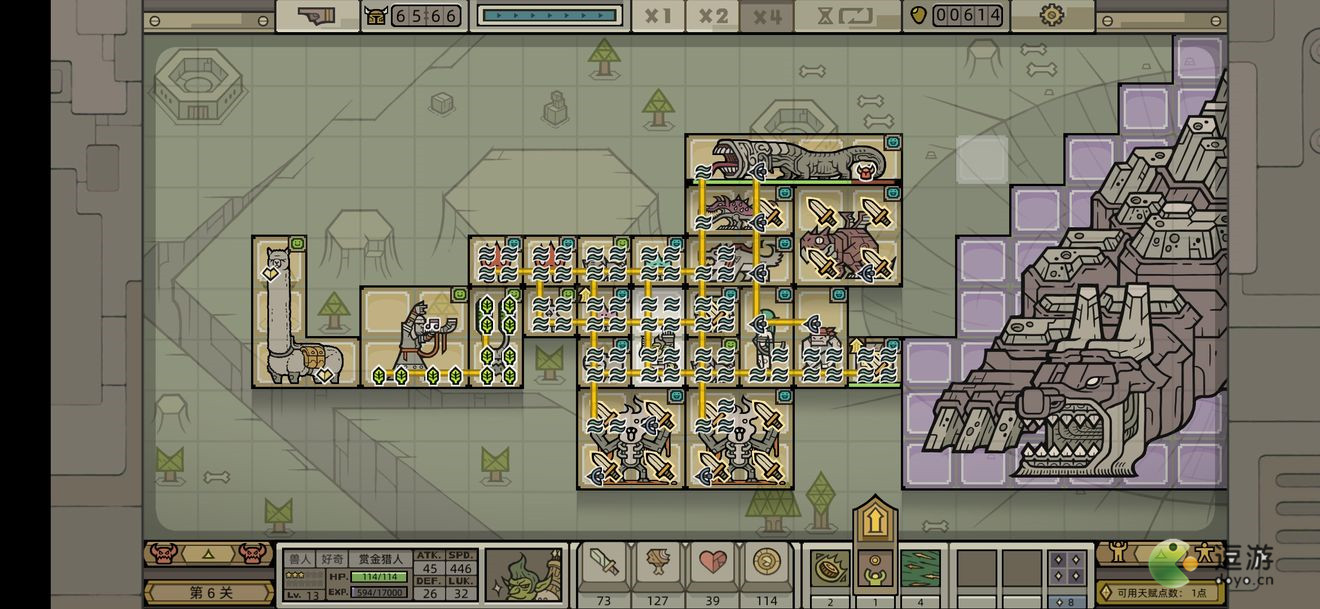Click the stage 6 level banner
Image resolution: width=1320 pixels, height=609 pixels.
point(210,592)
